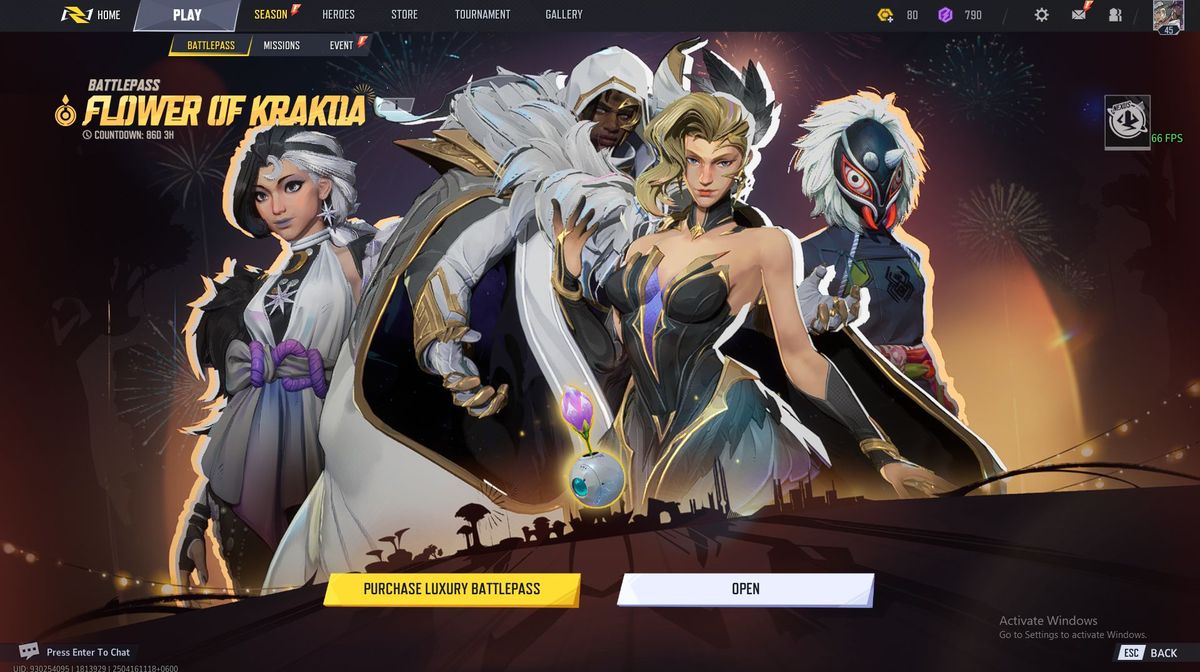This screenshot has height=672, width=1200.
Task: Switch to the Battlepass tab
Action: click(x=209, y=45)
